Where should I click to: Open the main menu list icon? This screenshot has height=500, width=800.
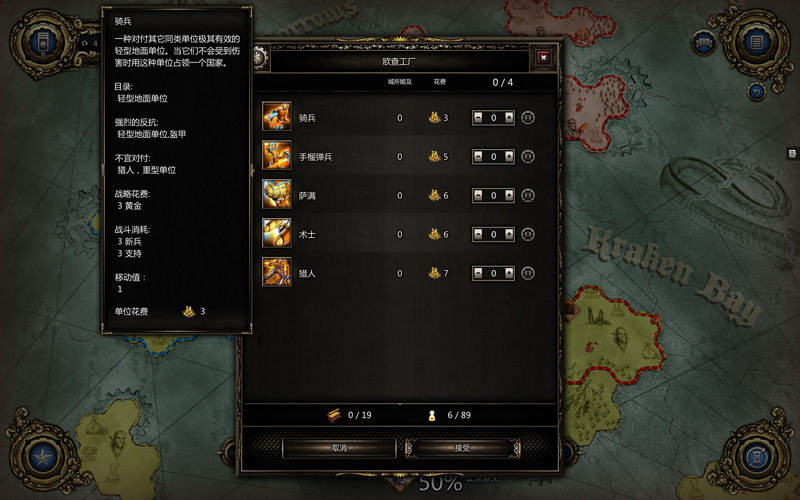click(757, 43)
